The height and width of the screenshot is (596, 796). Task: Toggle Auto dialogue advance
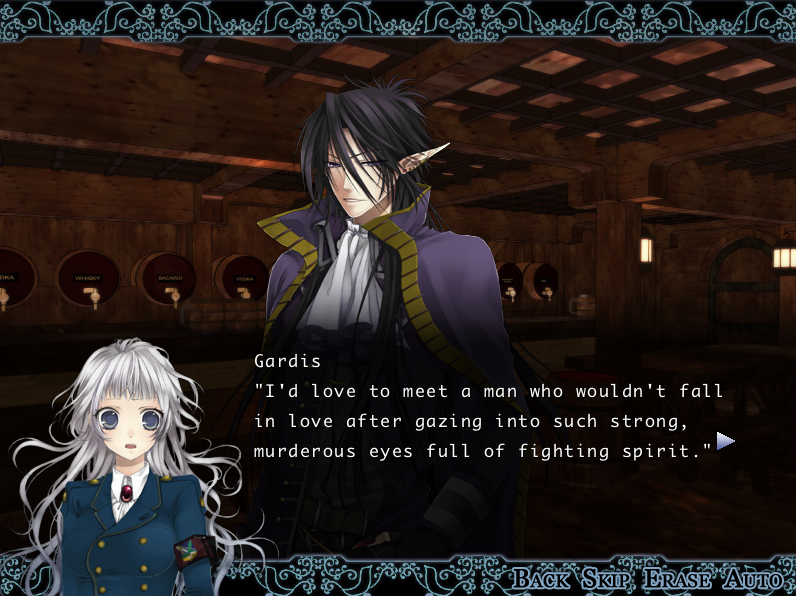click(x=744, y=579)
